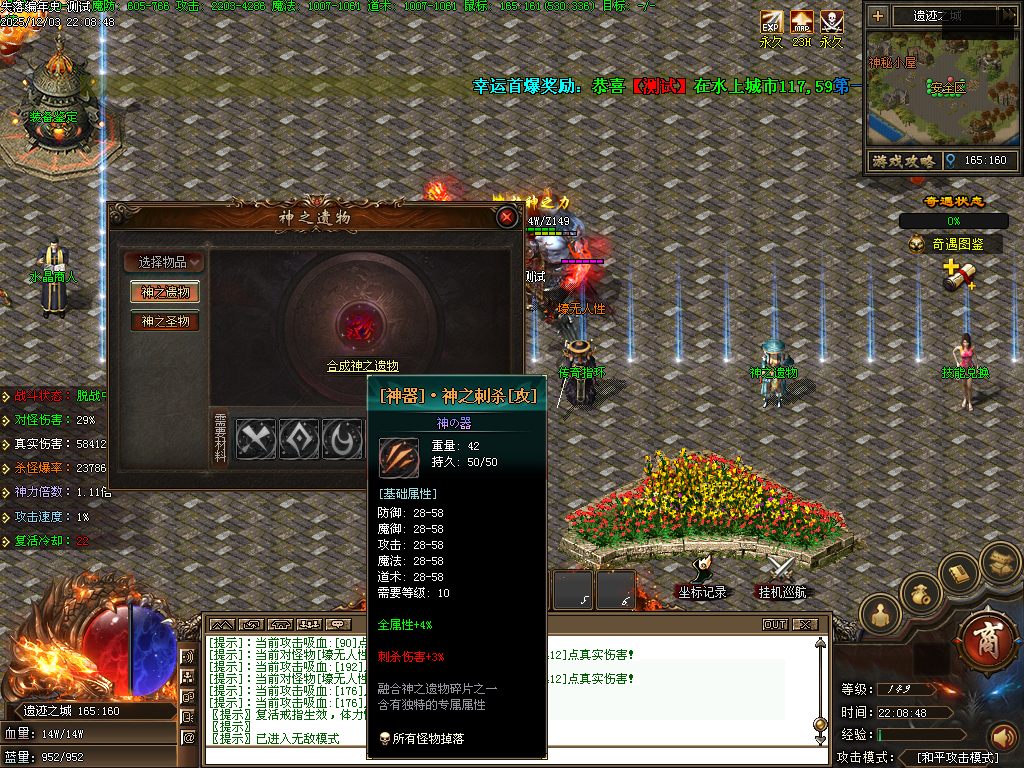The image size is (1024, 768).
Task: Switch to the 神之圣物 tab
Action: coord(164,321)
